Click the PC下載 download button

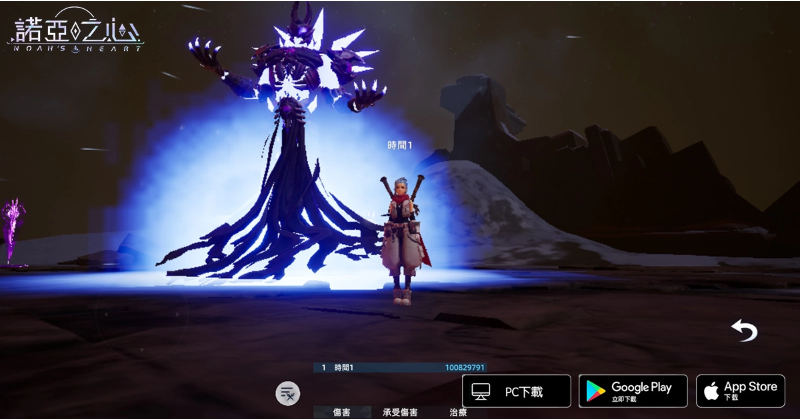[x=516, y=390]
